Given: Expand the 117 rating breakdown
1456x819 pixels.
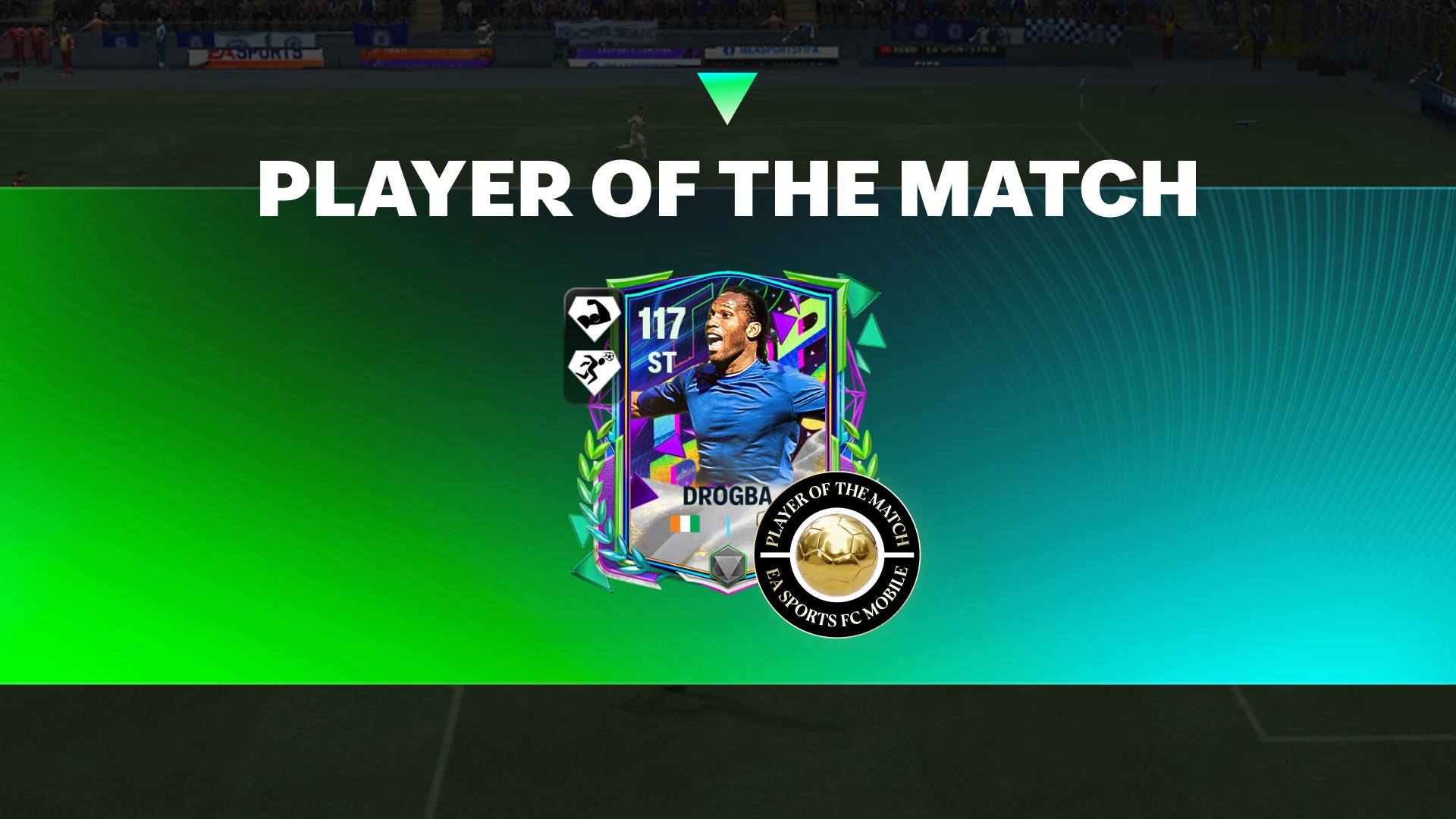Looking at the screenshot, I should (x=662, y=322).
